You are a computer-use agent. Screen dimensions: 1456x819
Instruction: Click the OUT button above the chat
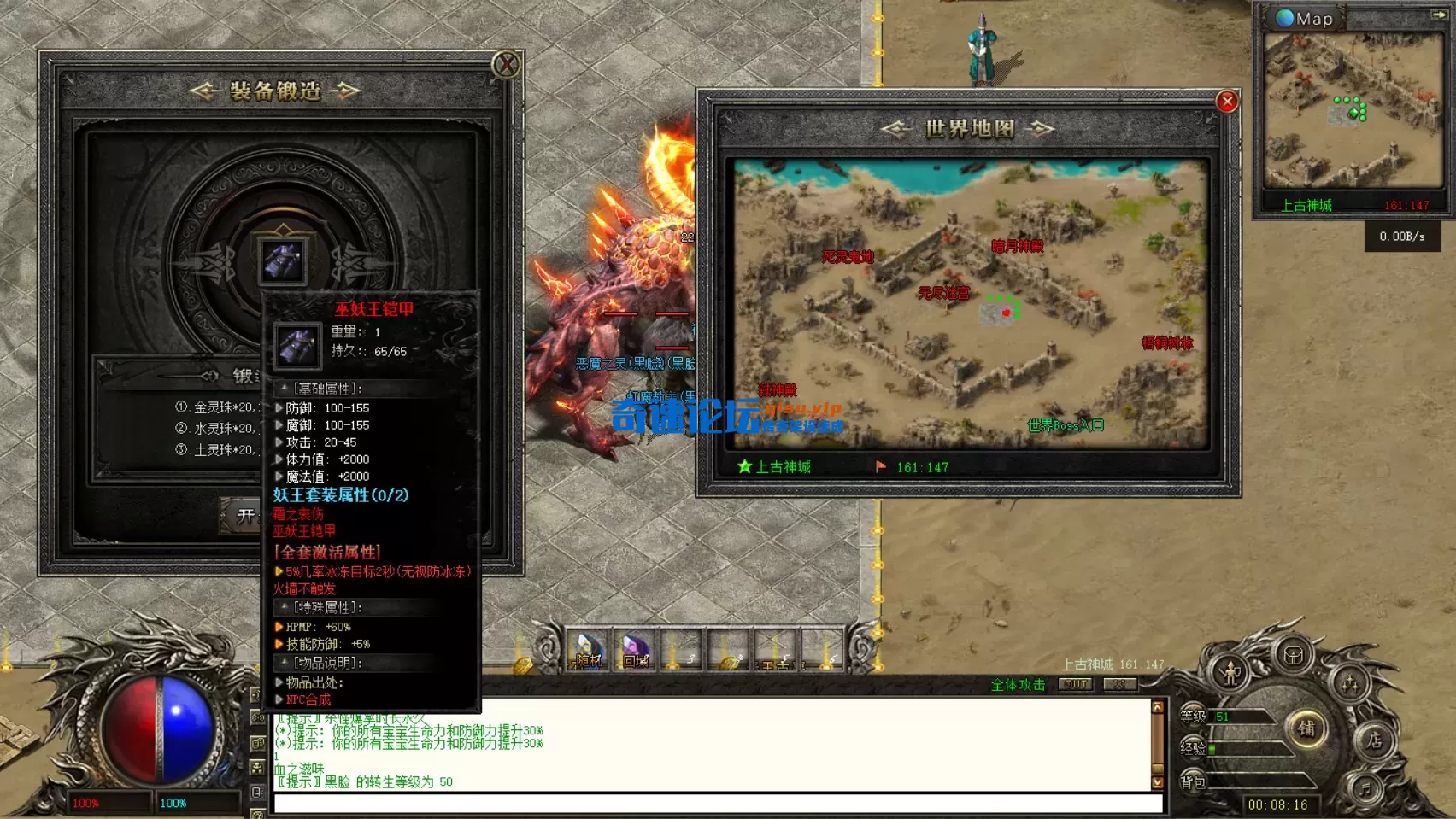pyautogui.click(x=1076, y=684)
